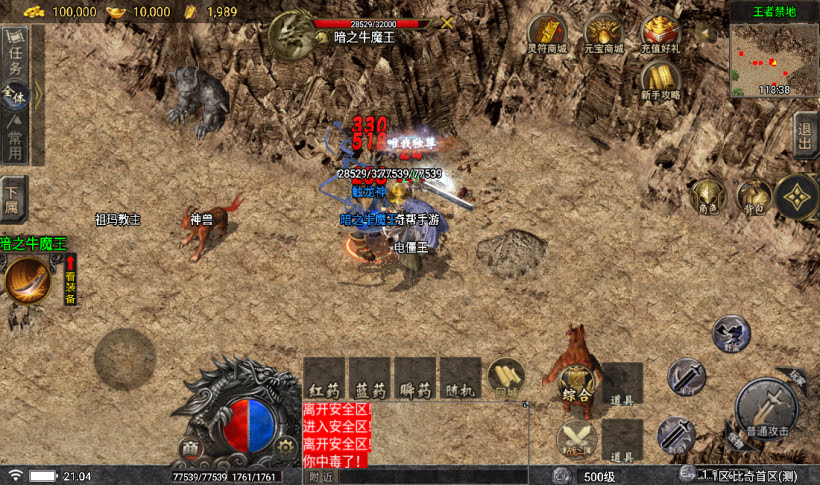Open the 新手攻略 beginner guide scroll

[x=661, y=80]
